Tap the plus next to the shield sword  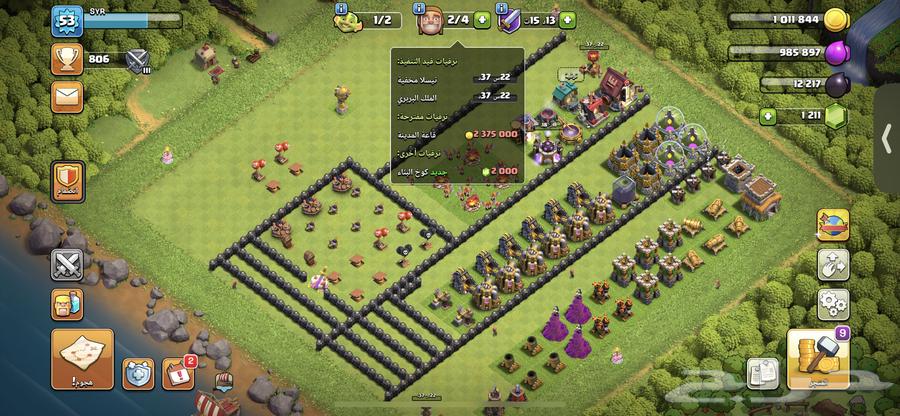point(568,19)
